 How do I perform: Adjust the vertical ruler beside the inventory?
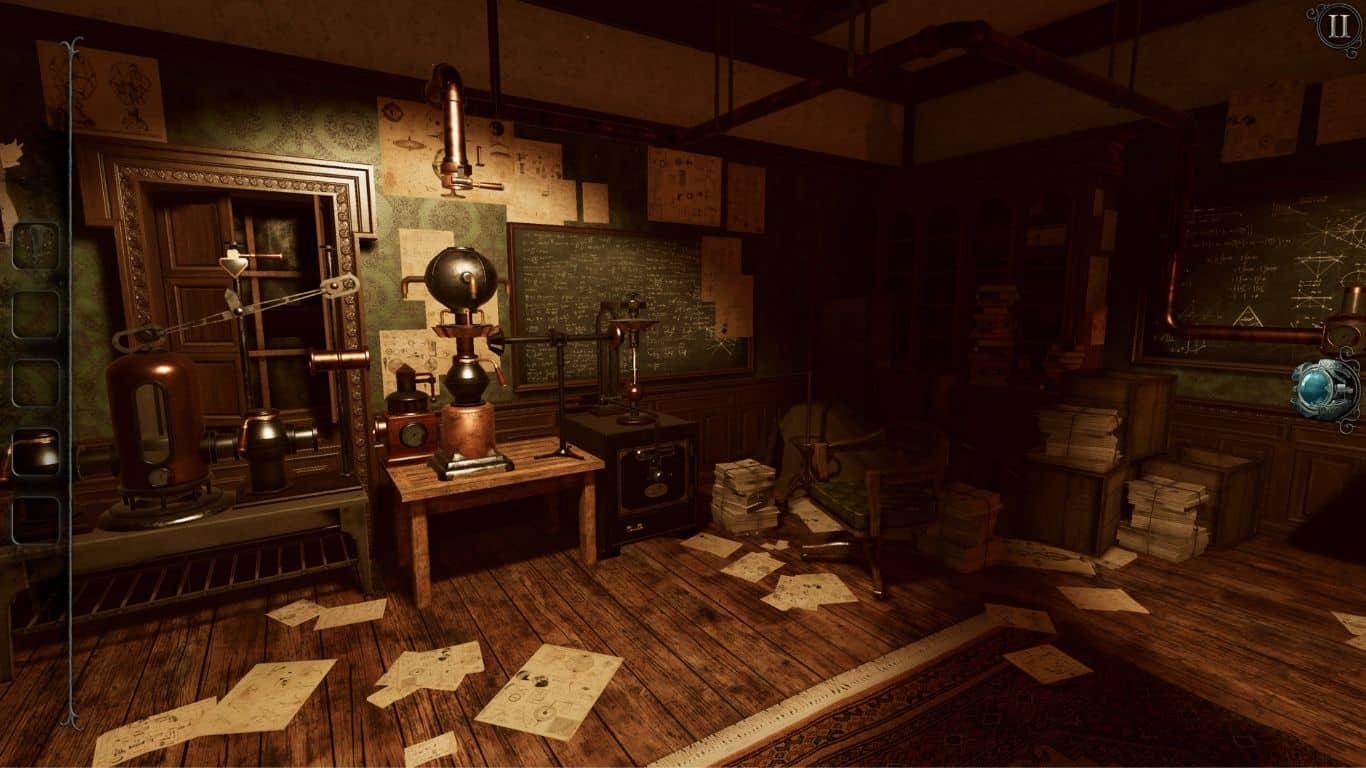[x=68, y=380]
